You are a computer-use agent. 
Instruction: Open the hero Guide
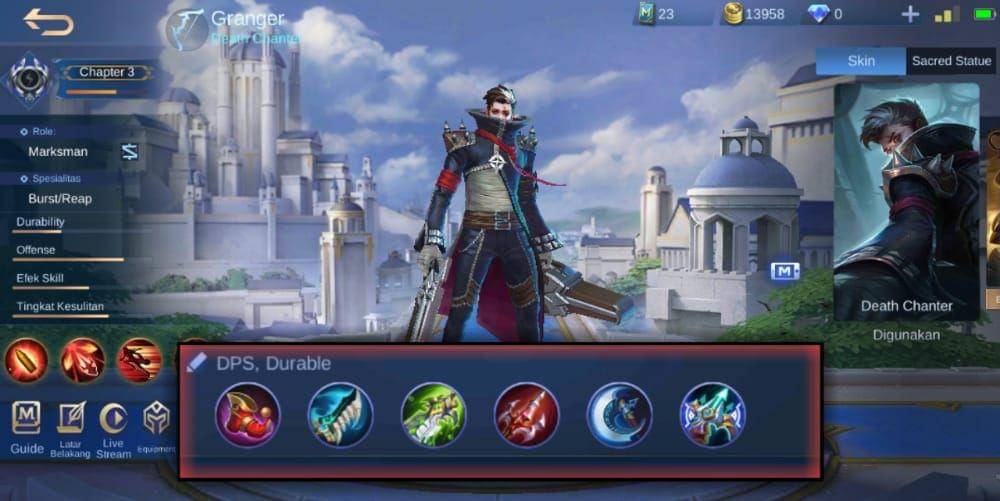click(x=27, y=427)
